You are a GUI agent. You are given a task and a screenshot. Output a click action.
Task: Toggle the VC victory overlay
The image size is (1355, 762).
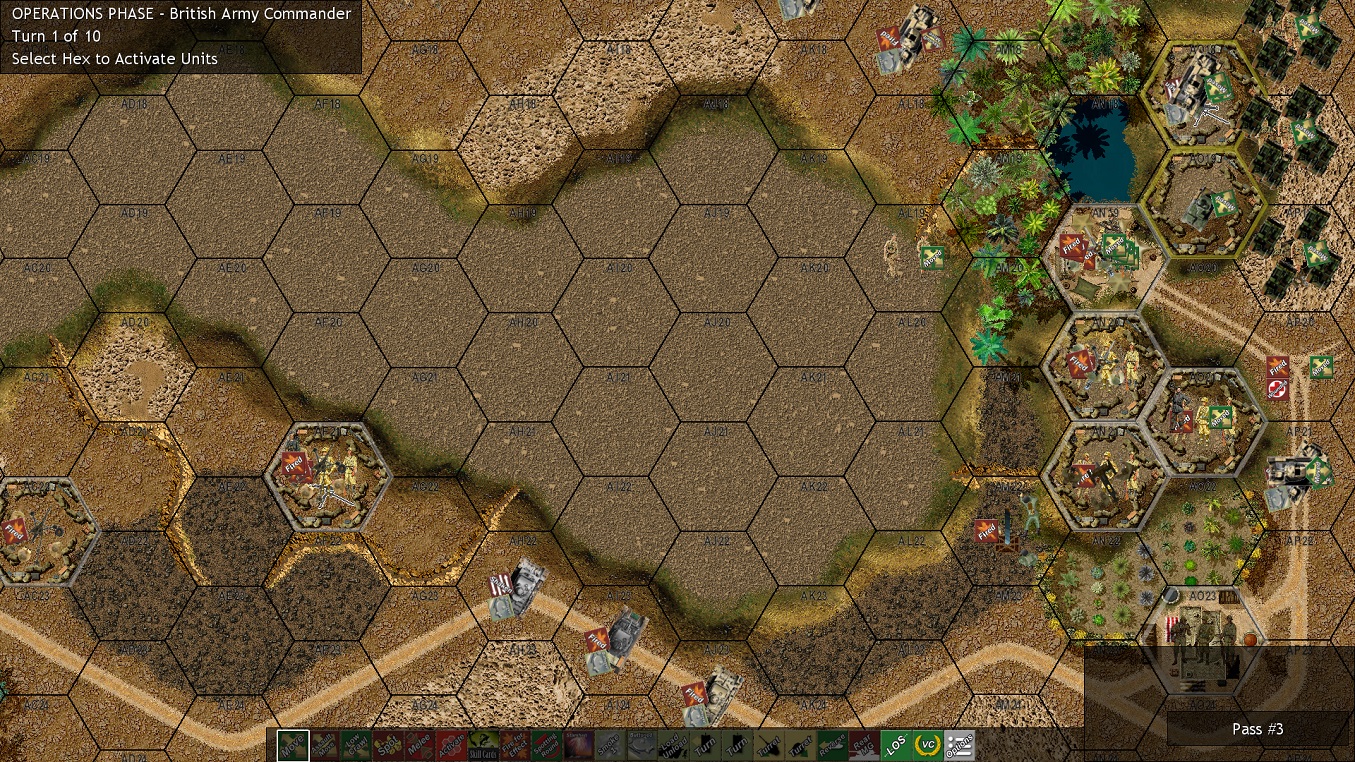pyautogui.click(x=930, y=746)
